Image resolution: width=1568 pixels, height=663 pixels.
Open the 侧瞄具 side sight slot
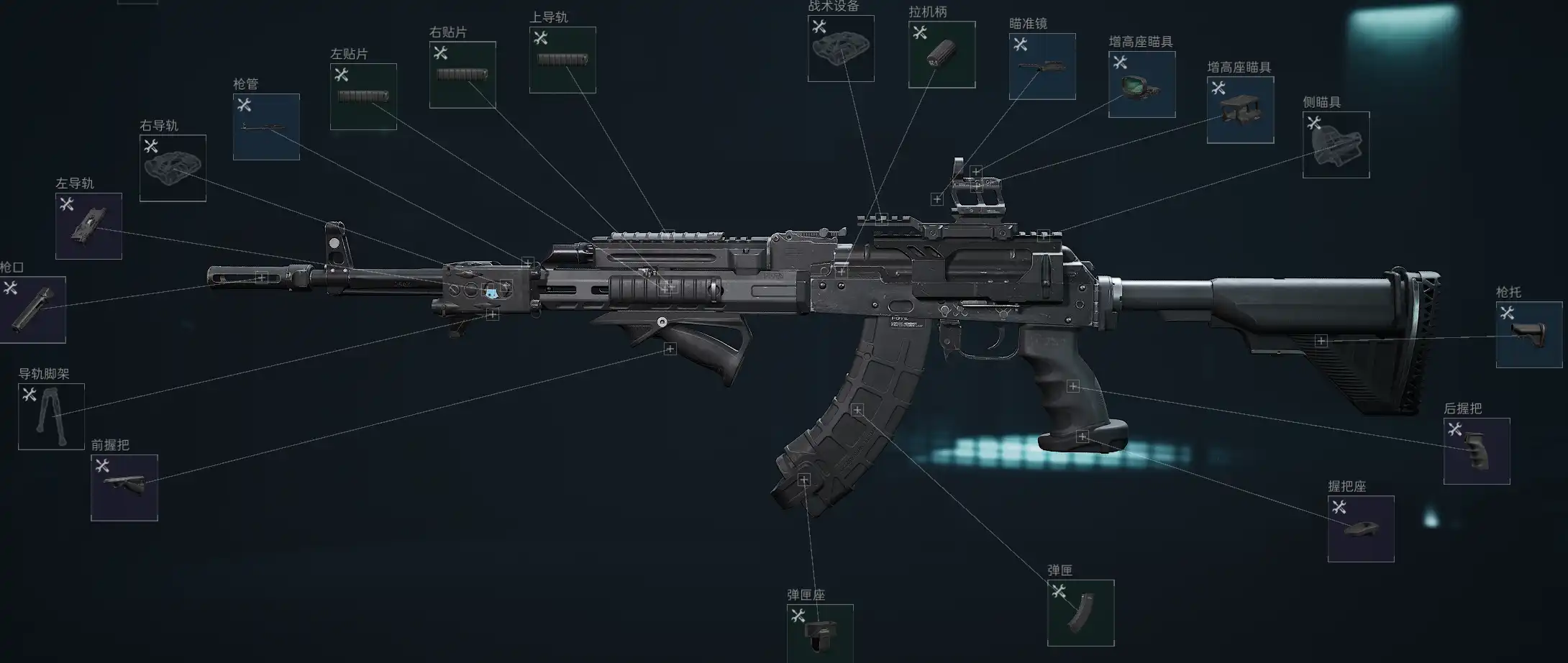tap(1336, 145)
